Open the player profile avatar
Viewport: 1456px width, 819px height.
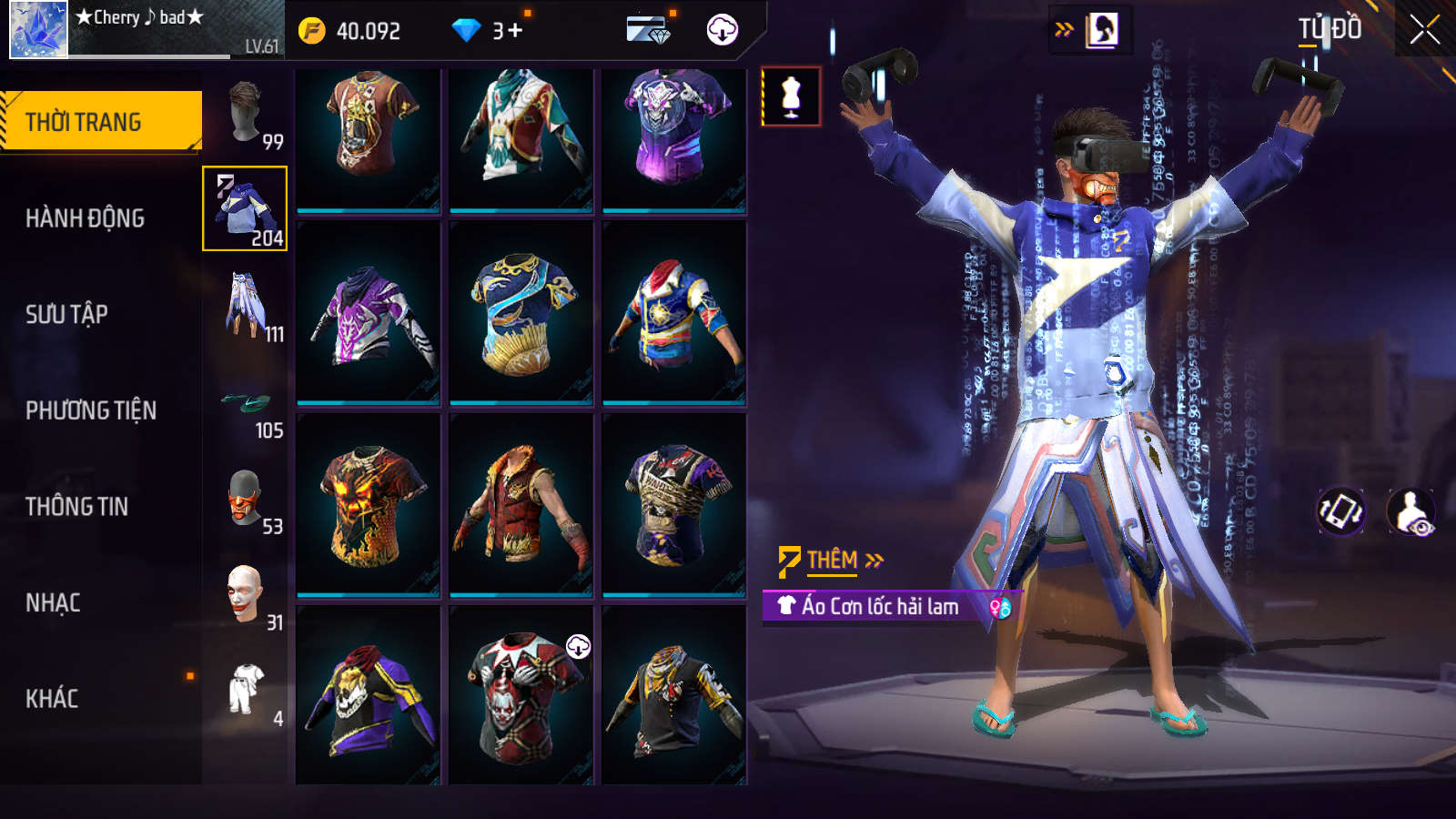(38, 30)
